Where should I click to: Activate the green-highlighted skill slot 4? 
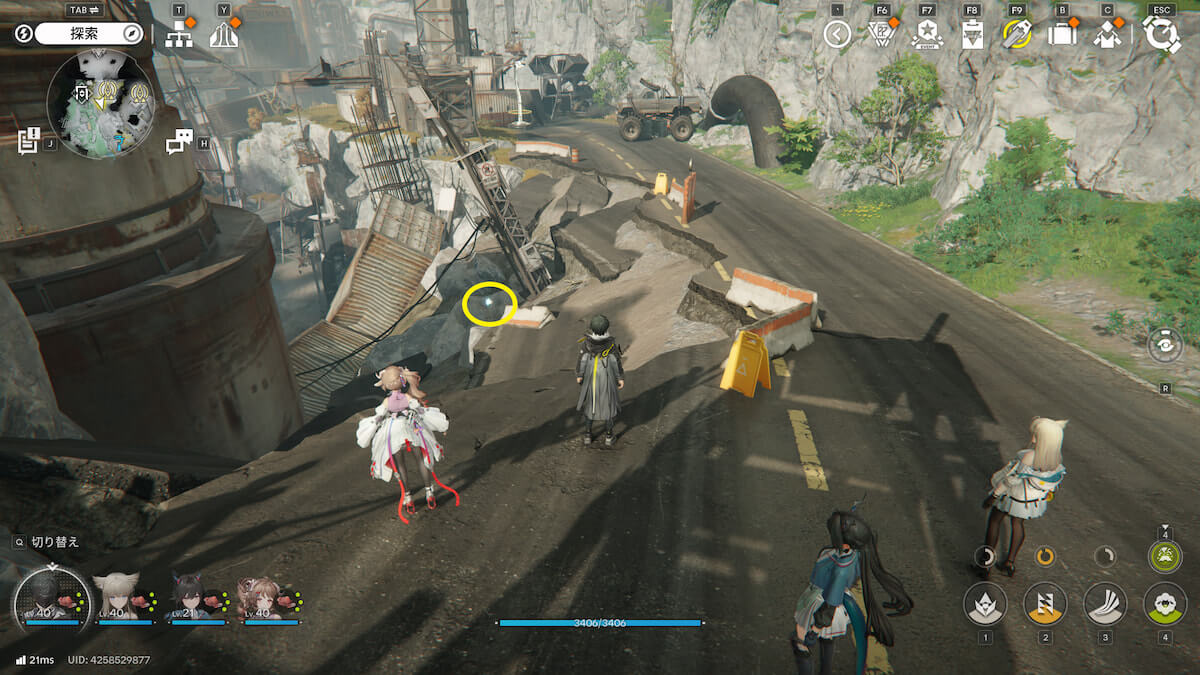pos(1164,604)
